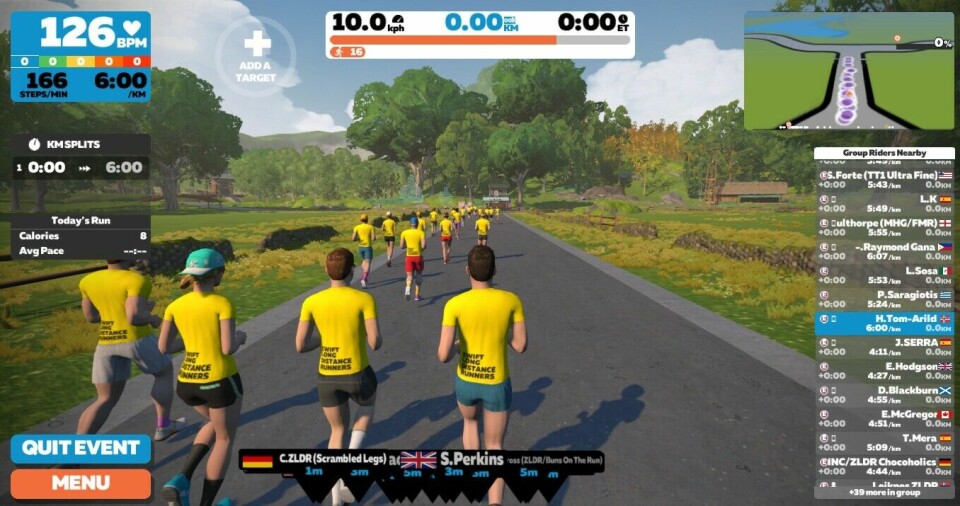Pick P.Saragiotis from the nearby list
The width and height of the screenshot is (960, 506).
tap(884, 299)
